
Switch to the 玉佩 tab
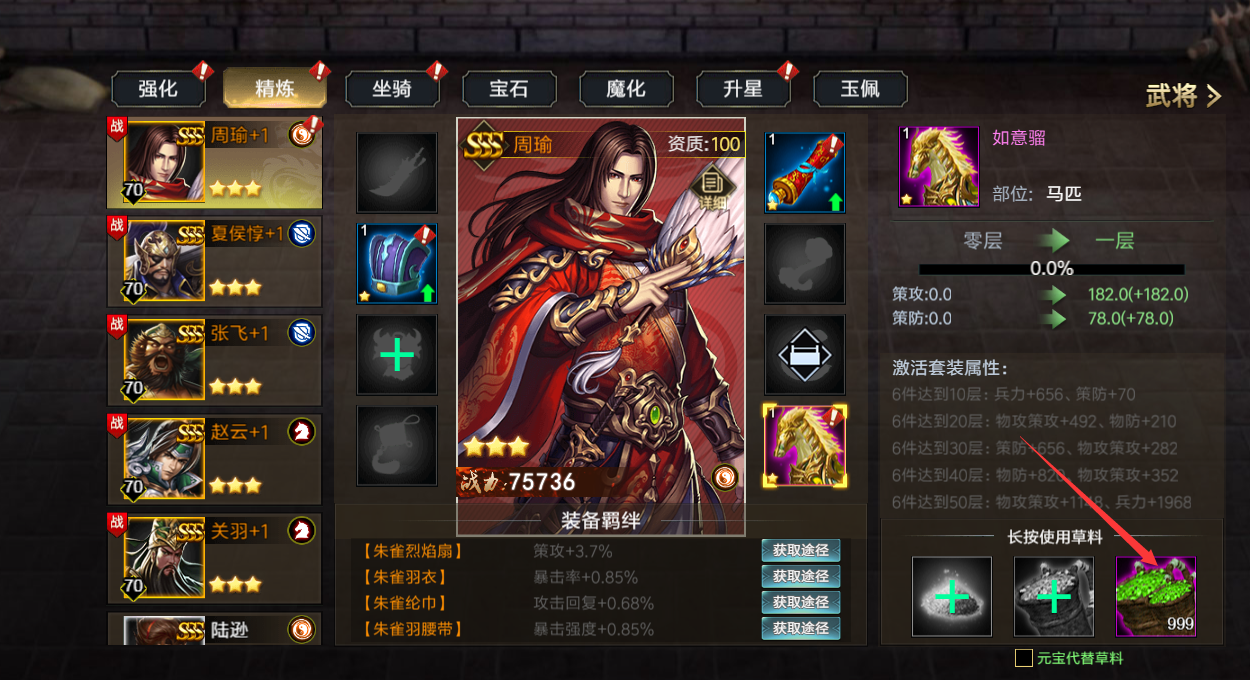pyautogui.click(x=860, y=89)
